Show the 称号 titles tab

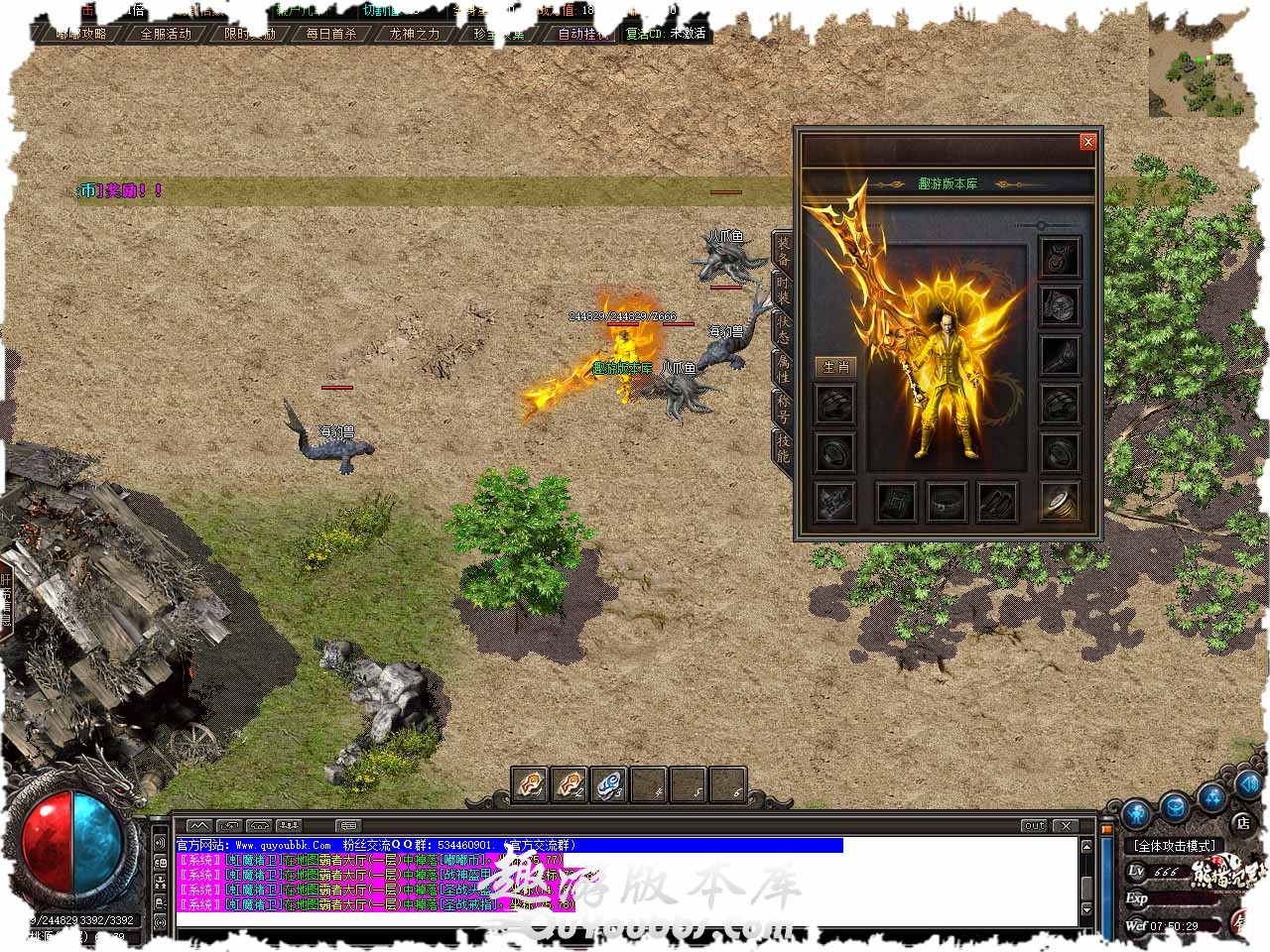click(782, 410)
